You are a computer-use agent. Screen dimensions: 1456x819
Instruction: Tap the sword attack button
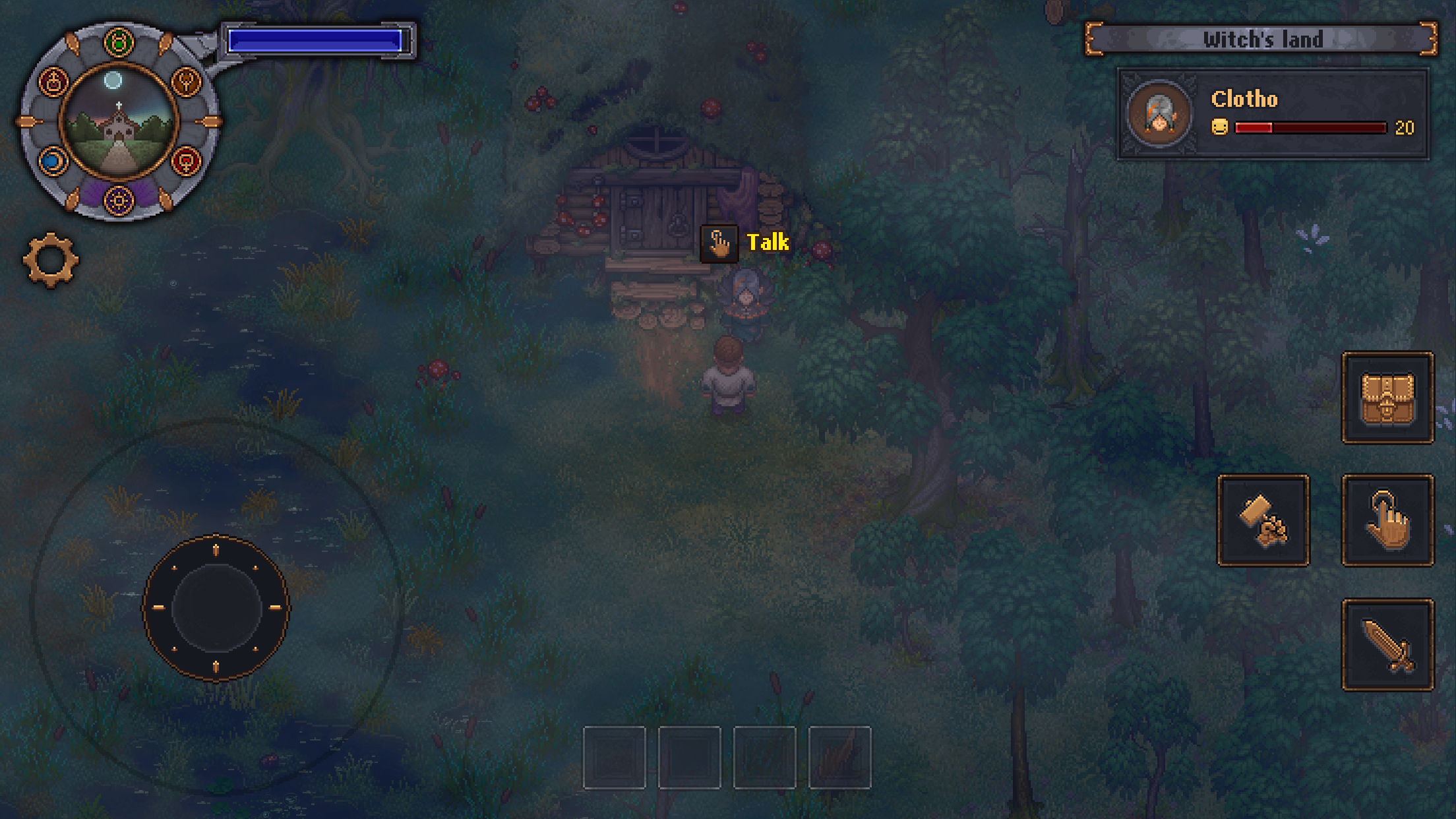pos(1388,643)
